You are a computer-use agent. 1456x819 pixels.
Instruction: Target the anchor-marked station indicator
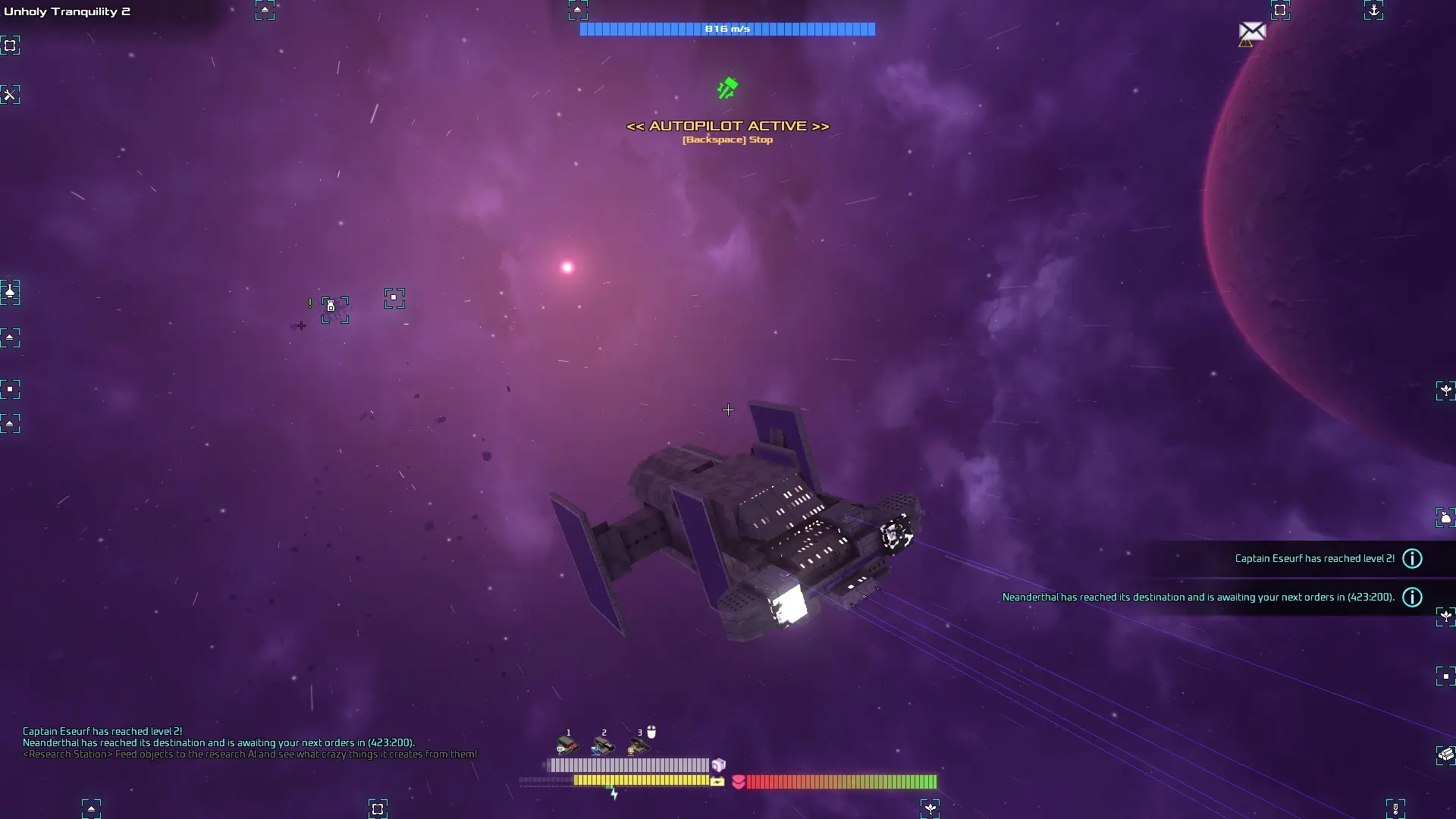1373,10
